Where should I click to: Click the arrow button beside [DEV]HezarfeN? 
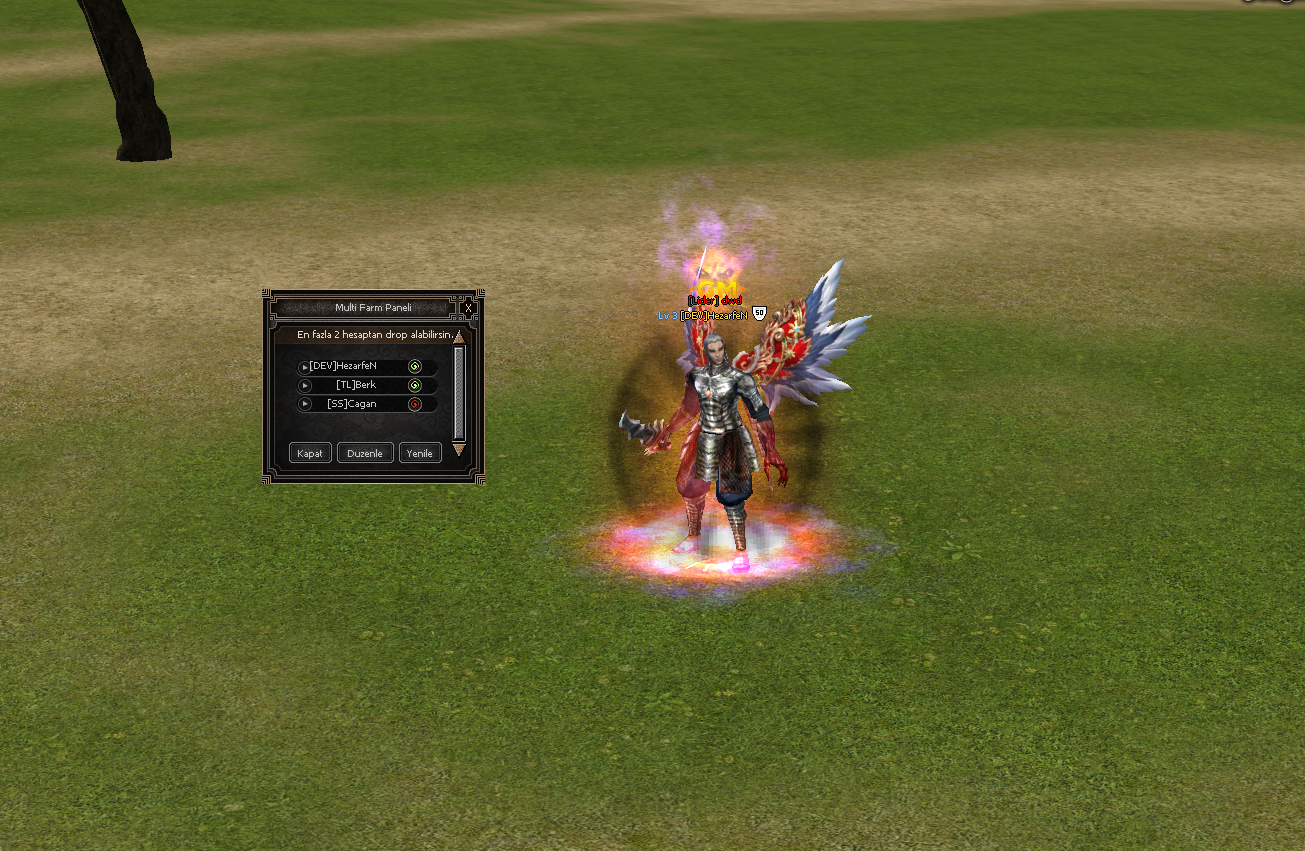[x=305, y=368]
